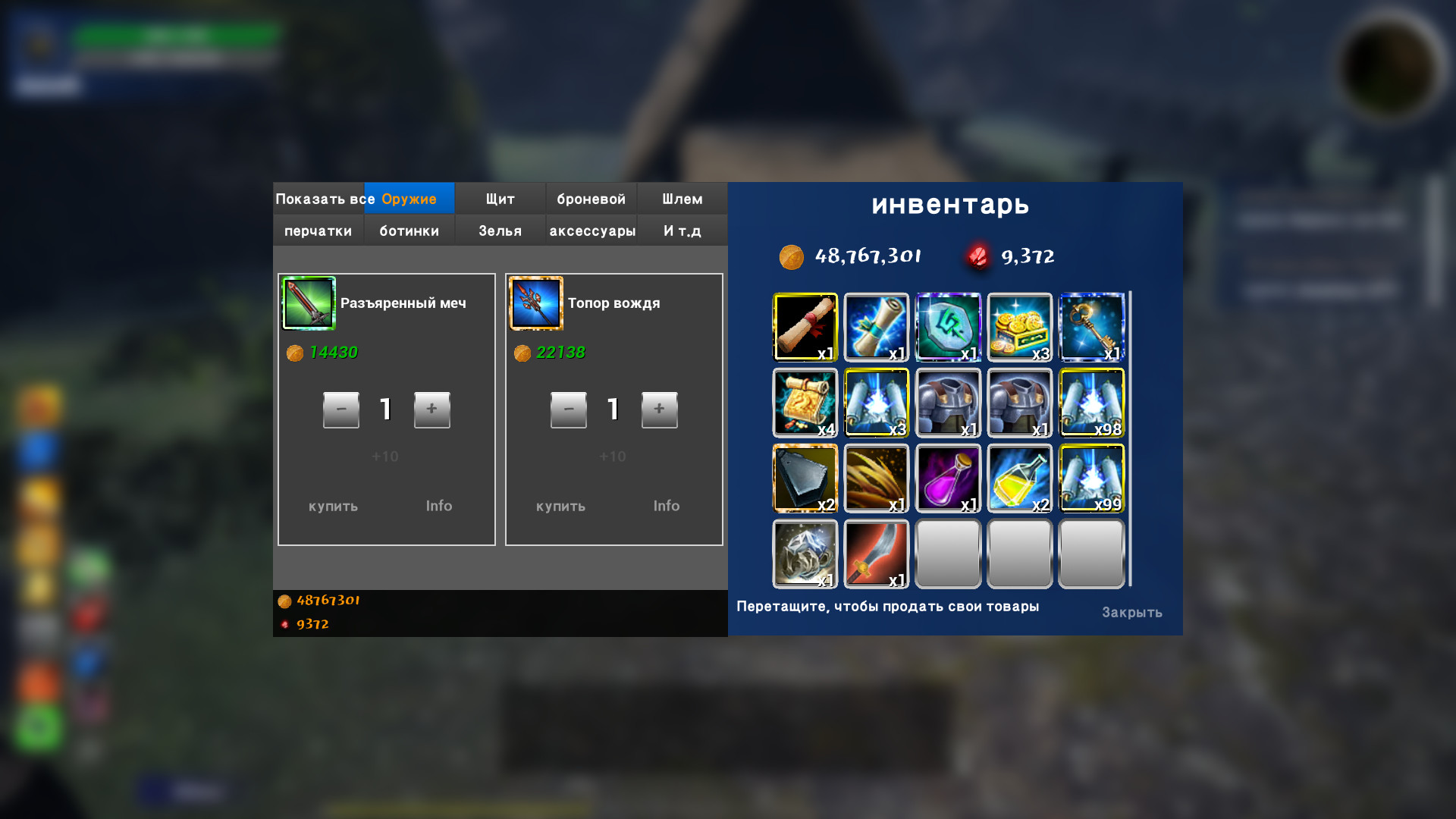The width and height of the screenshot is (1456, 819).
Task: View Info for Топор вождя
Action: (666, 506)
